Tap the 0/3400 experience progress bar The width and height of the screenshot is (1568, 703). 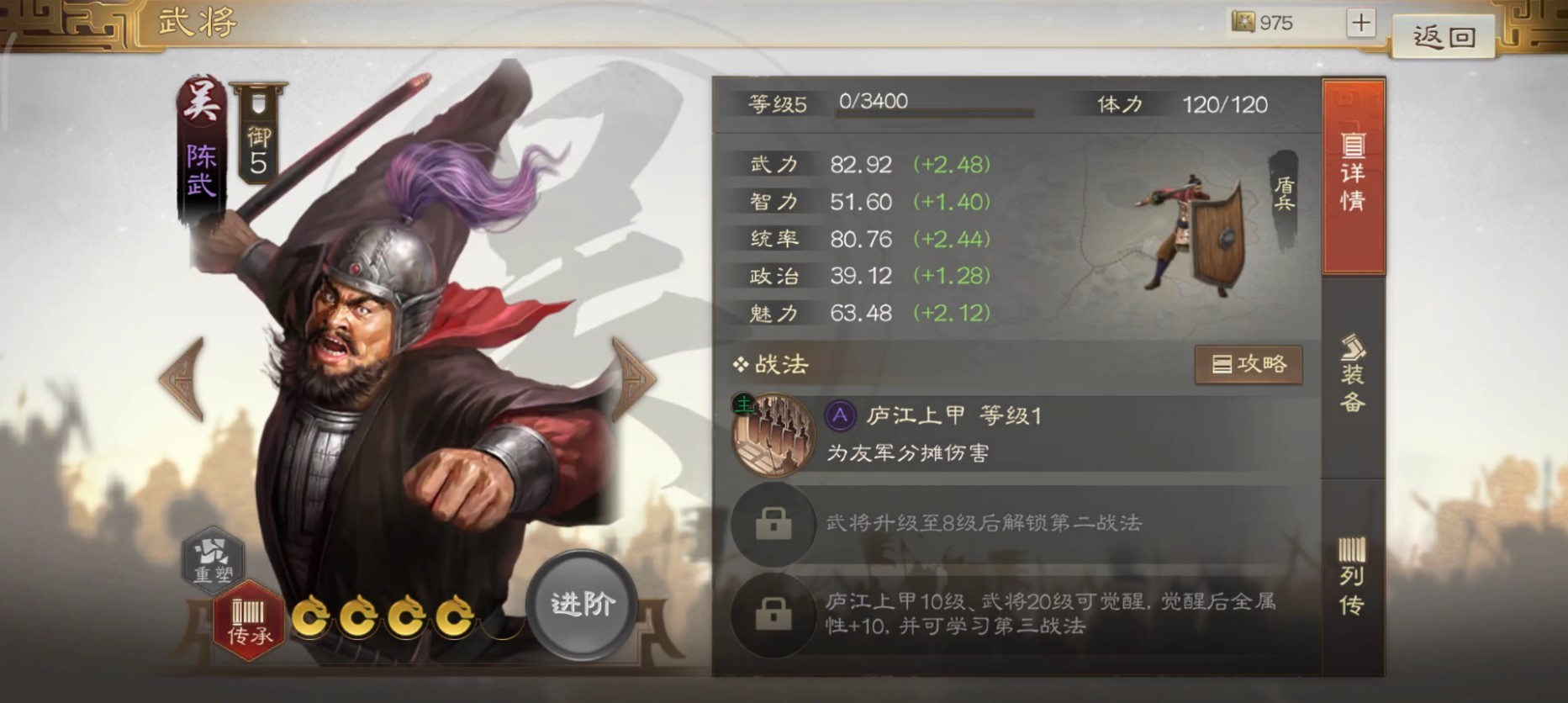[933, 103]
